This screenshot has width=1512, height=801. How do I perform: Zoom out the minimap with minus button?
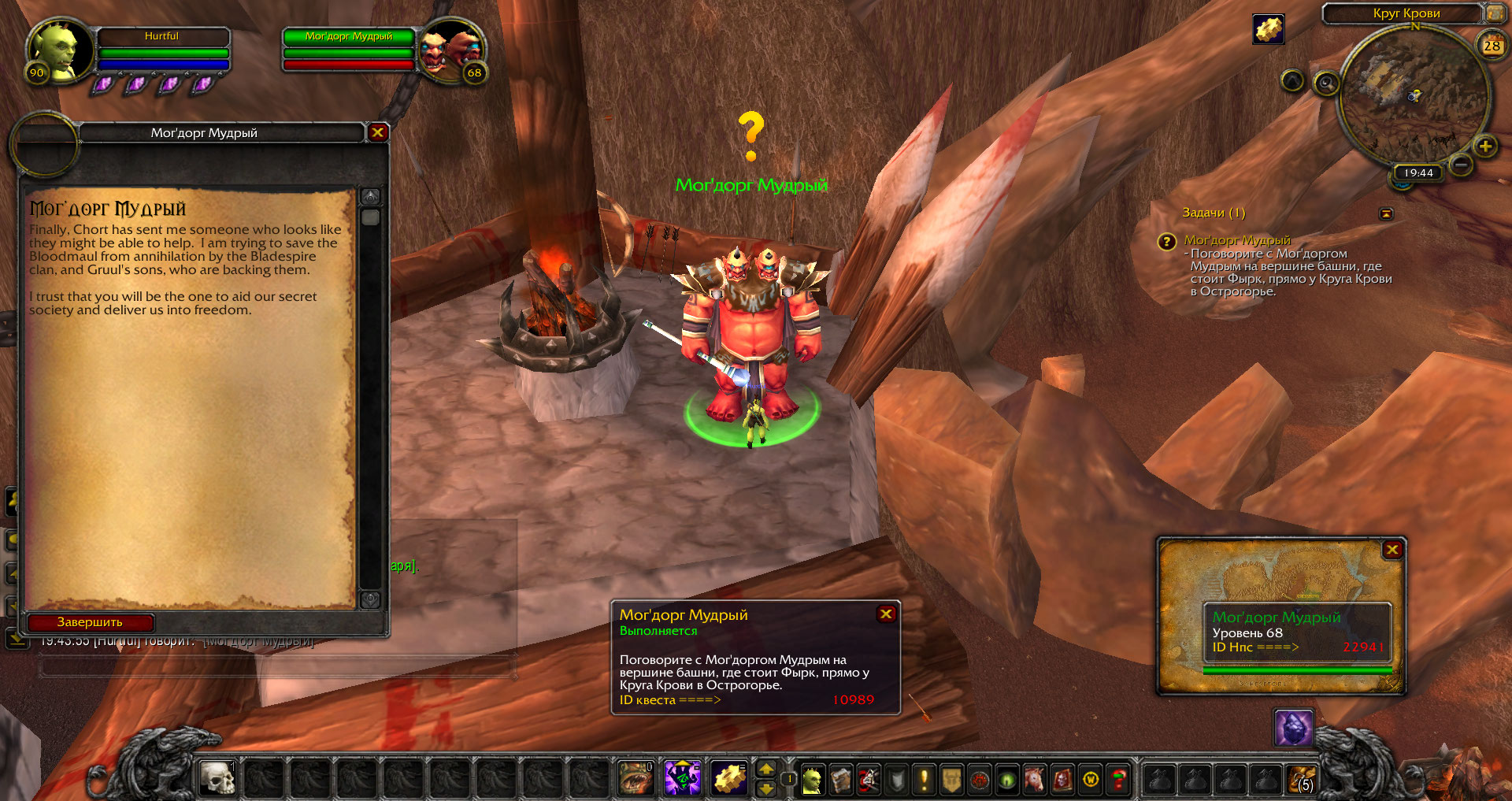(1461, 165)
